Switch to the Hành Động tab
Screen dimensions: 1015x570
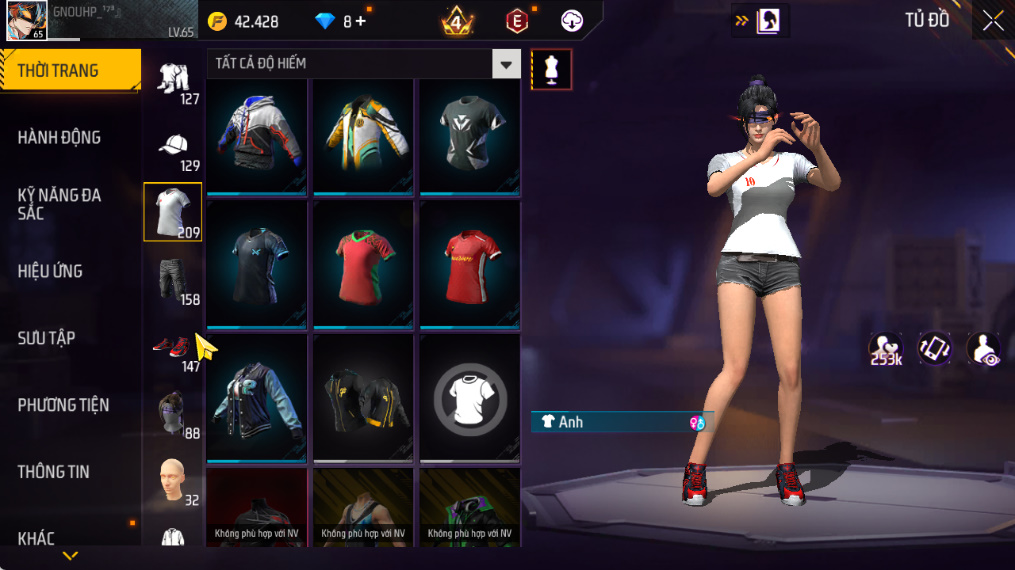[60, 137]
